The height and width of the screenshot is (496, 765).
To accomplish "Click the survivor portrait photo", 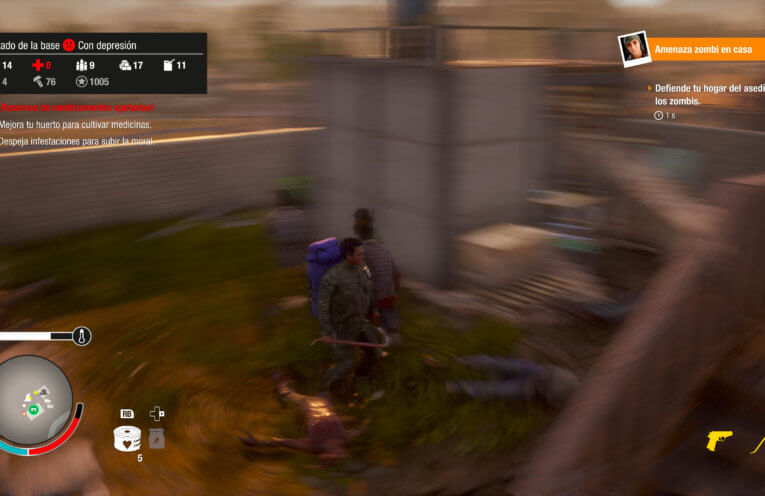I will (632, 48).
